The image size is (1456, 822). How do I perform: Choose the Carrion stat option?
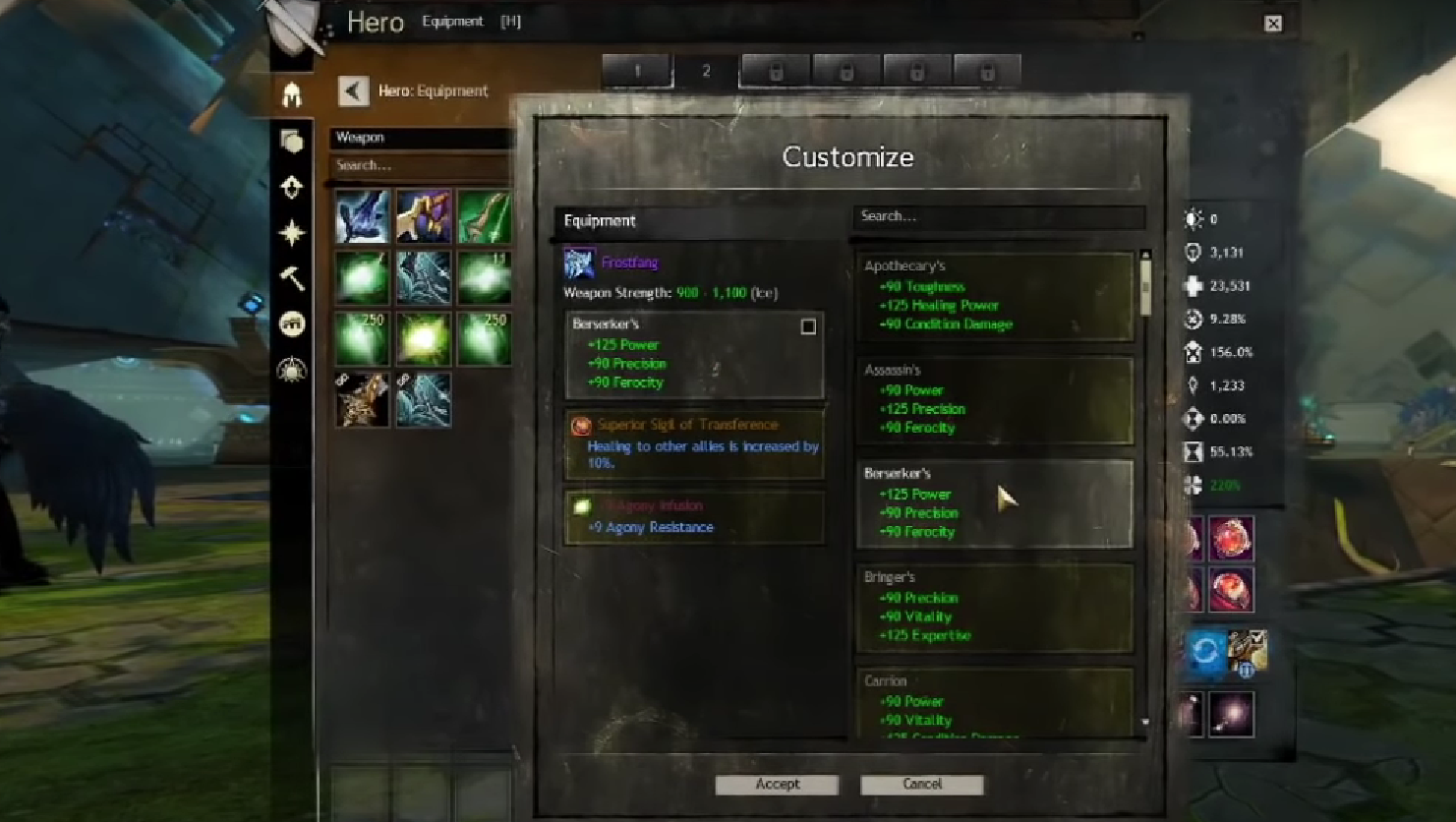(995, 703)
